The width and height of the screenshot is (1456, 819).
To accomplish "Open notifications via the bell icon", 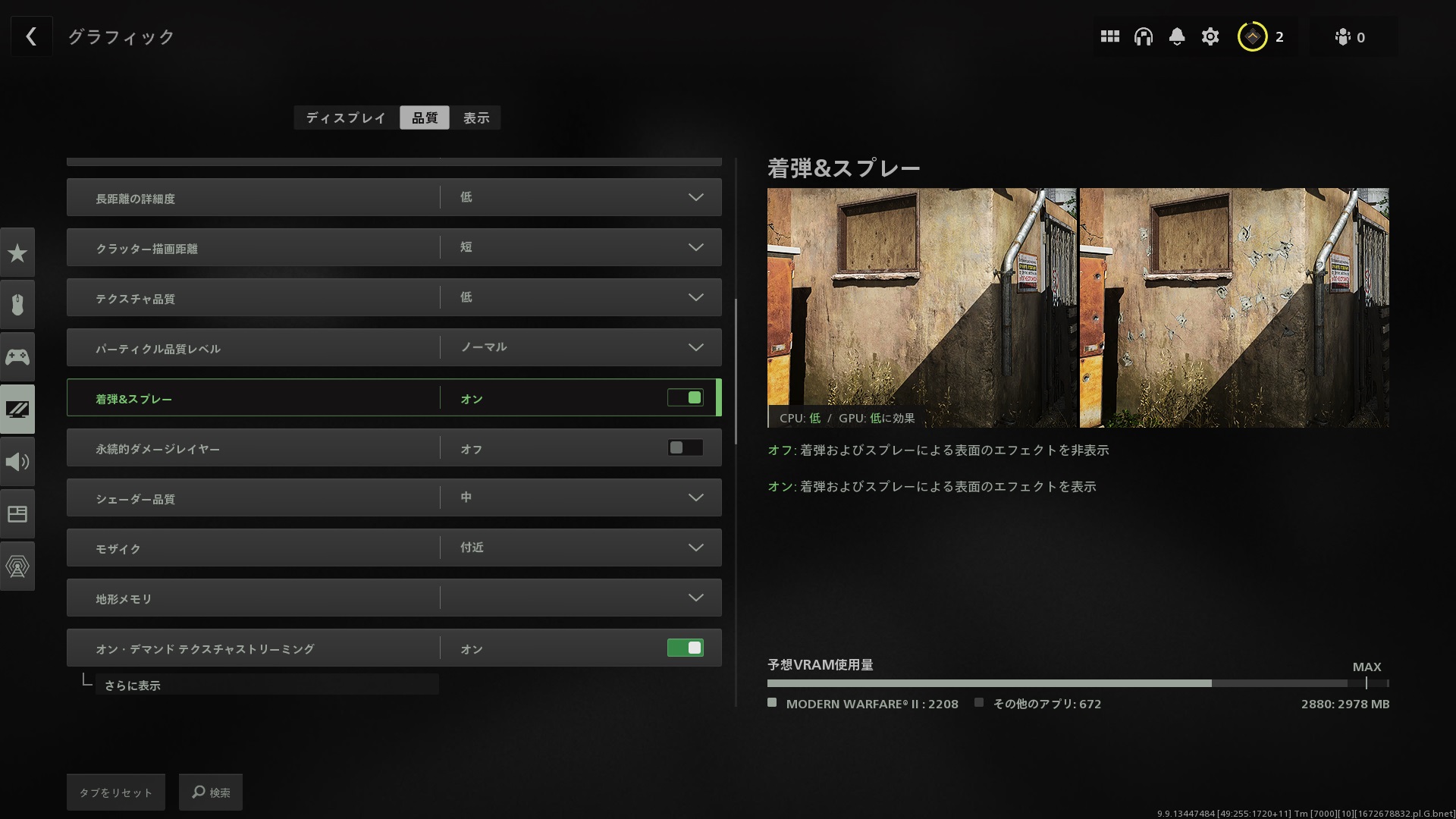I will [x=1177, y=36].
